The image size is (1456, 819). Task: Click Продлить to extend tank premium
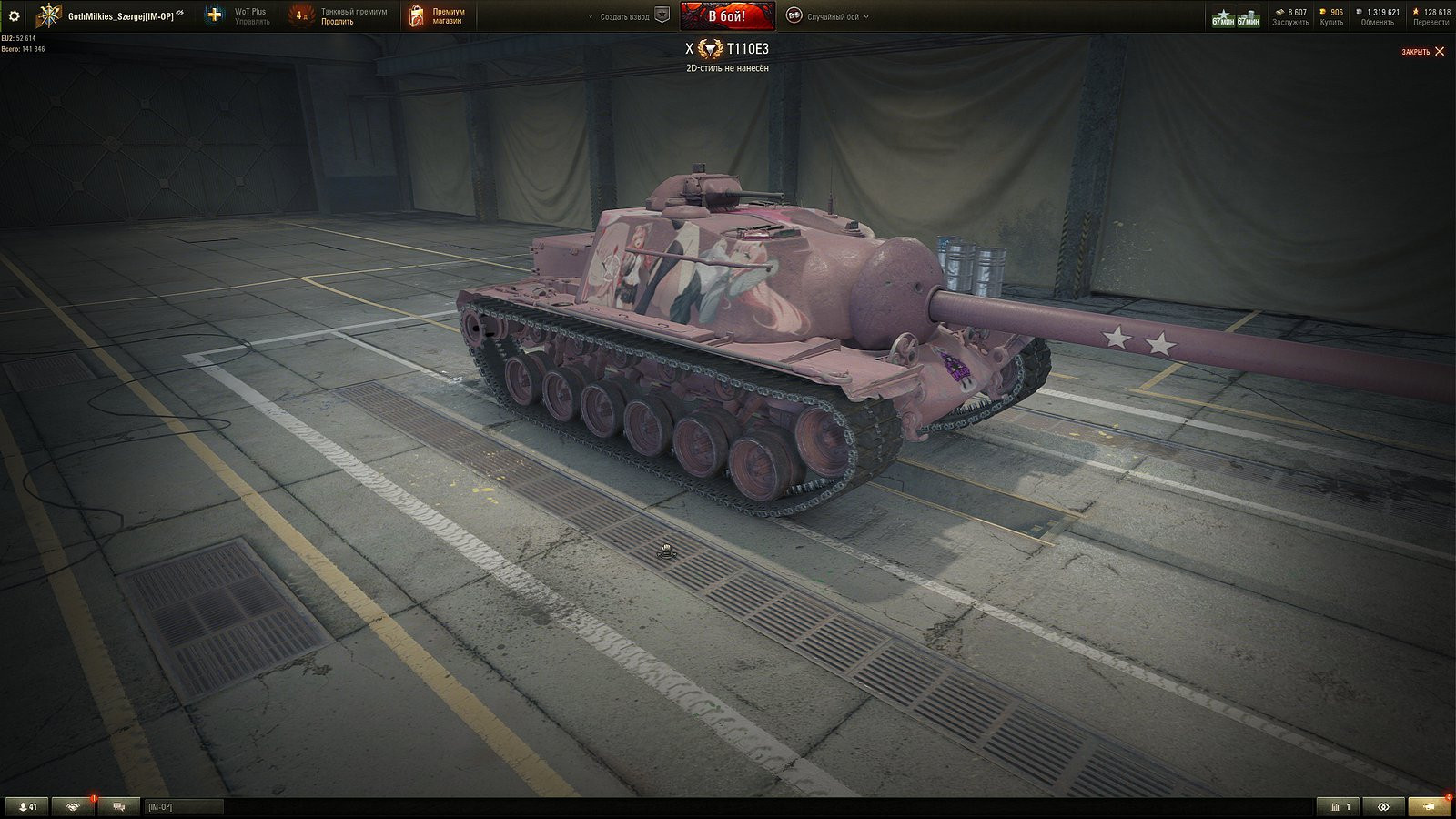[338, 22]
